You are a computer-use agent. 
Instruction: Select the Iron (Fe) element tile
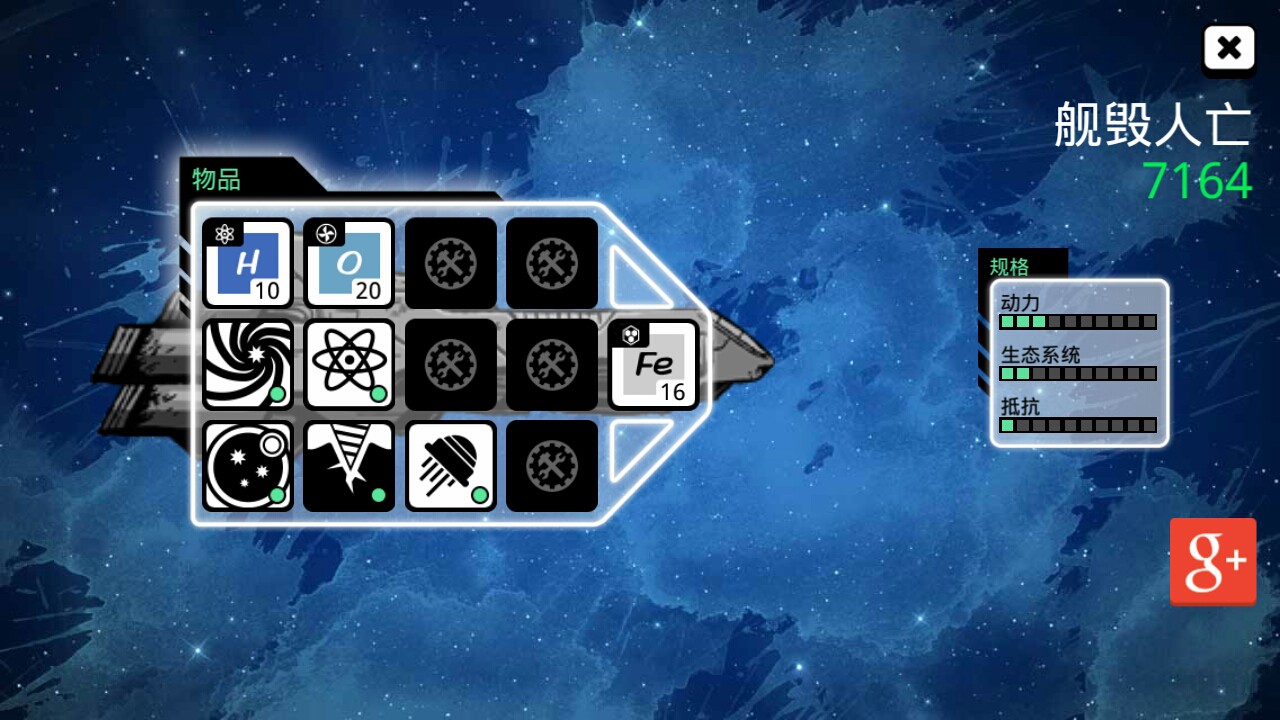tap(653, 364)
